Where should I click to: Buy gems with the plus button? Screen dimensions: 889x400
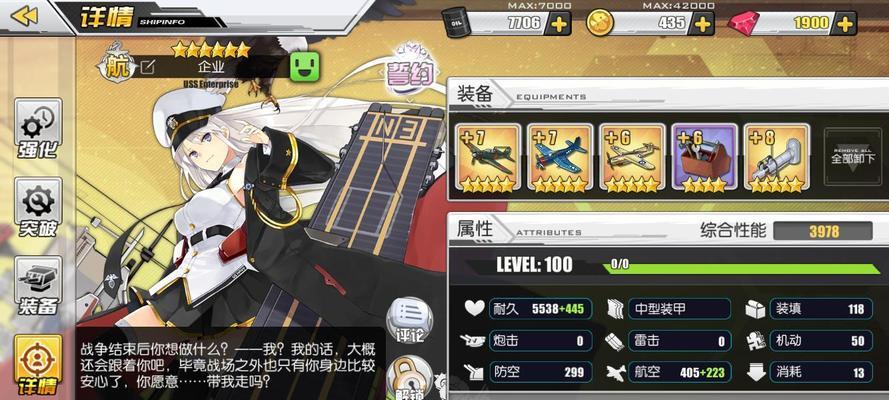844,23
